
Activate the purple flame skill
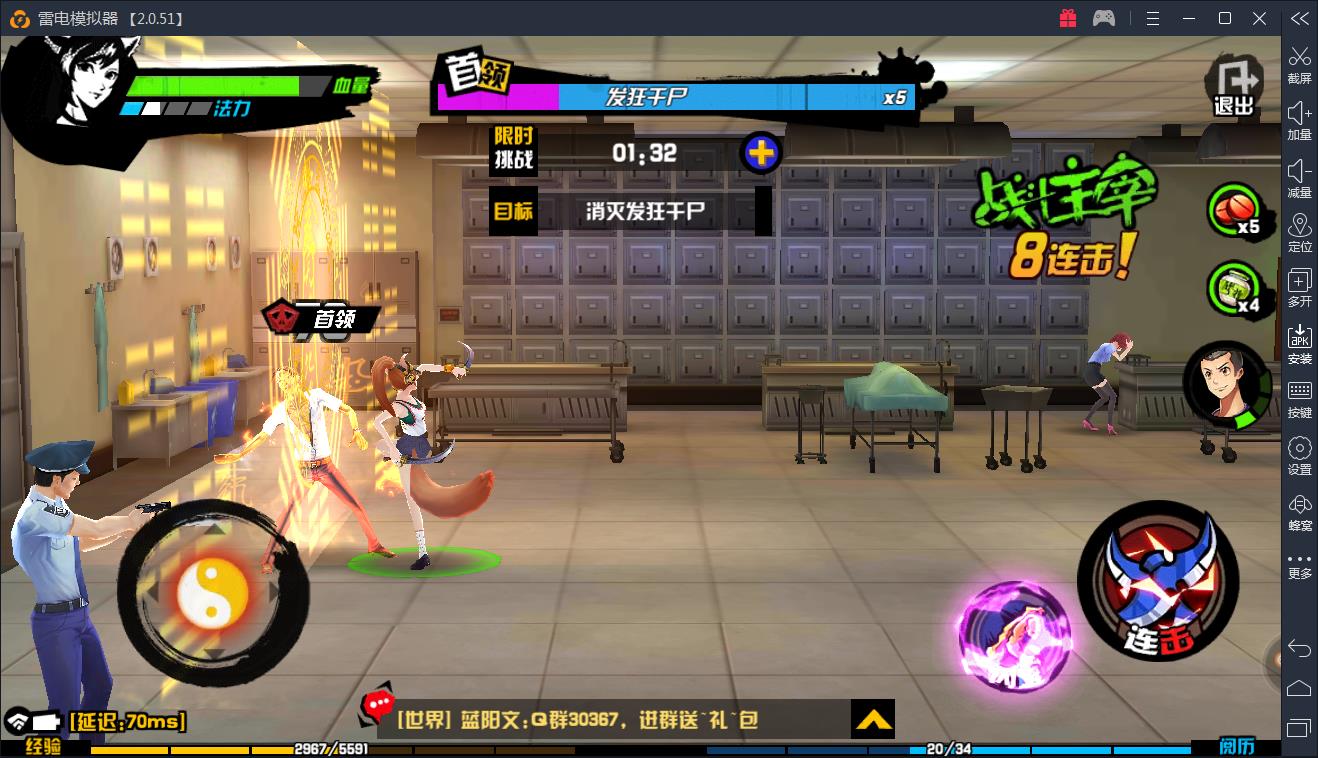coord(1012,634)
